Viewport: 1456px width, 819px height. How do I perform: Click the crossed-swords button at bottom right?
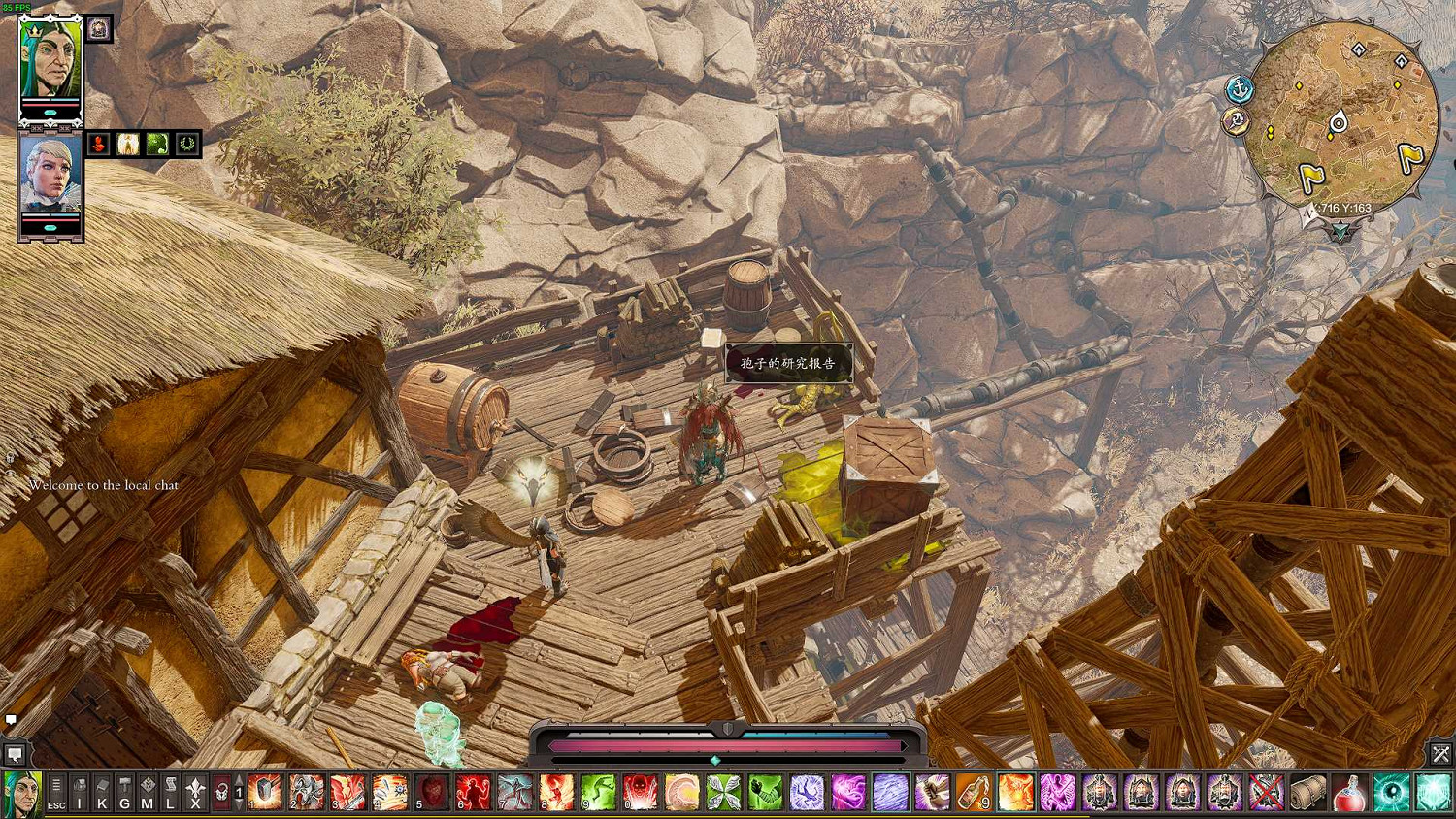click(x=1440, y=753)
